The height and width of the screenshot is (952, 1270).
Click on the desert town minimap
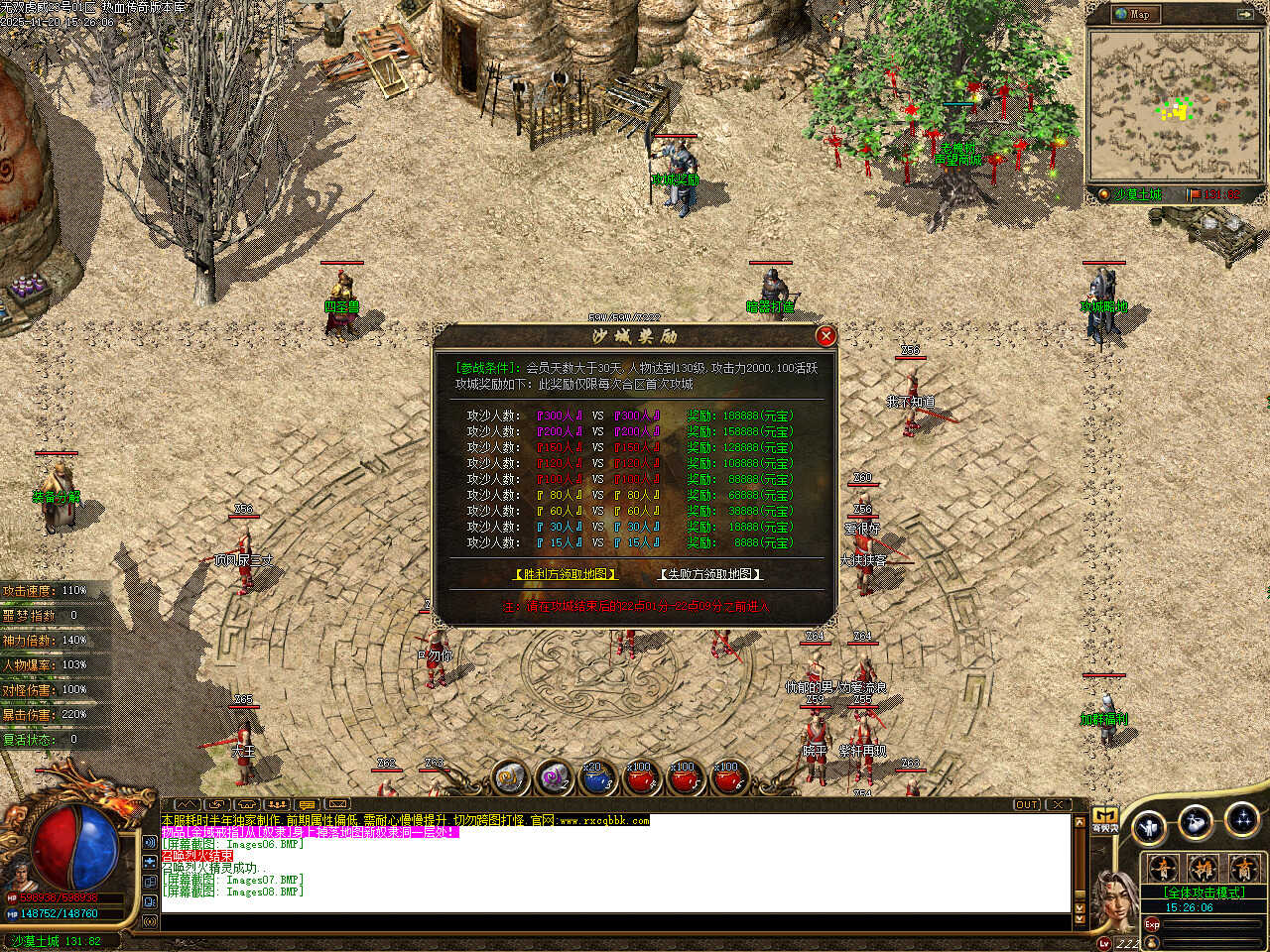tap(1174, 105)
